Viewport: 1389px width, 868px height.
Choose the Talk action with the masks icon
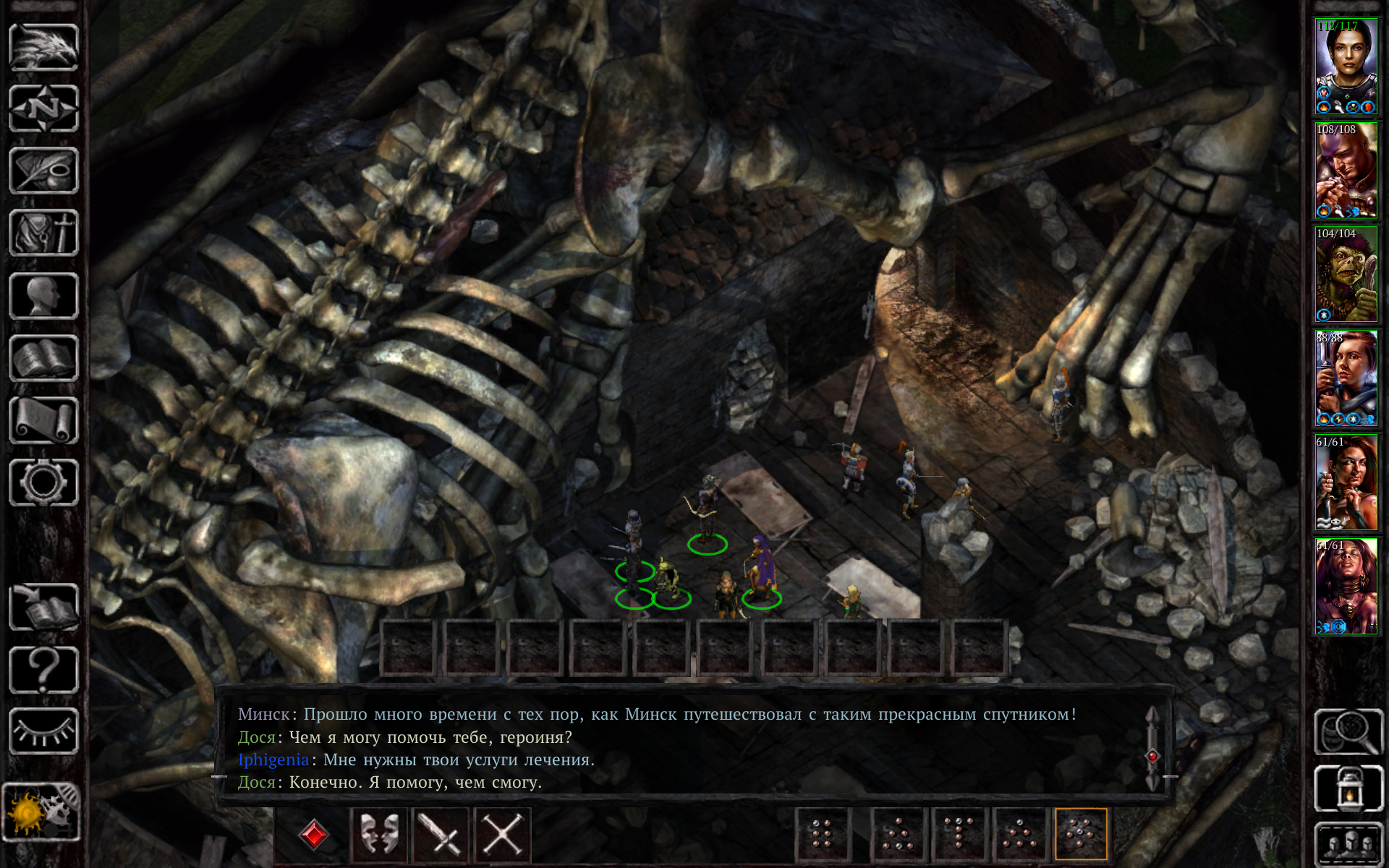click(379, 834)
